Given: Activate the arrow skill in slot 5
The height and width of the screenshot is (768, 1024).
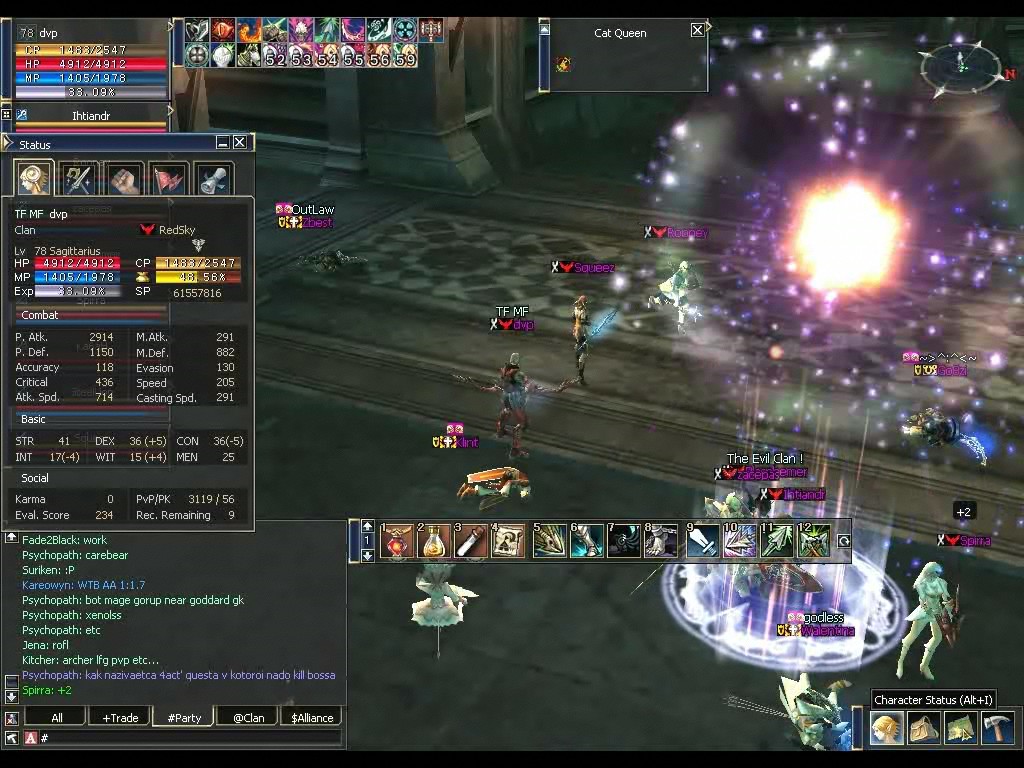Looking at the screenshot, I should point(549,541).
